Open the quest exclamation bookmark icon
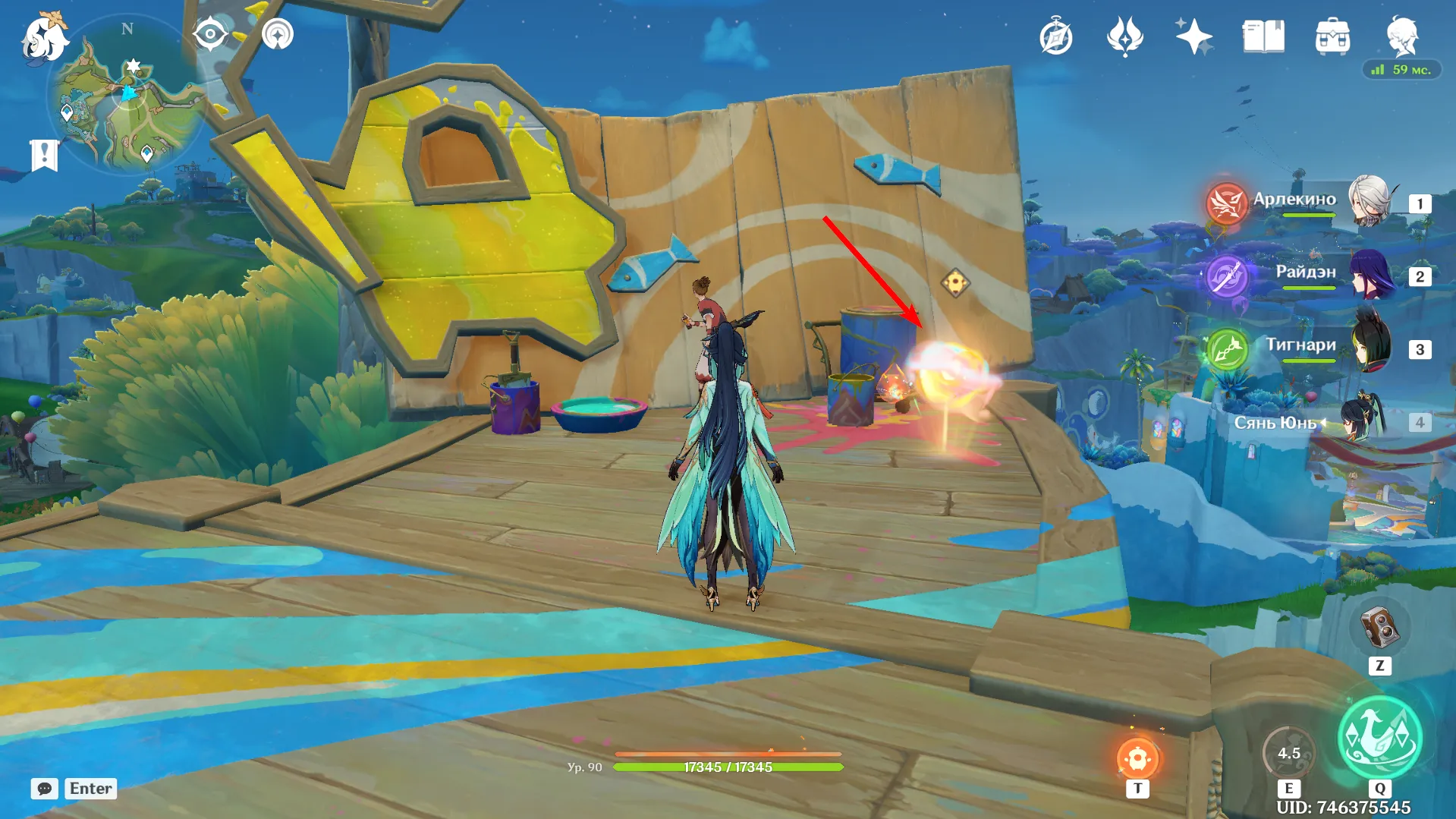Viewport: 1456px width, 819px height. 44,155
